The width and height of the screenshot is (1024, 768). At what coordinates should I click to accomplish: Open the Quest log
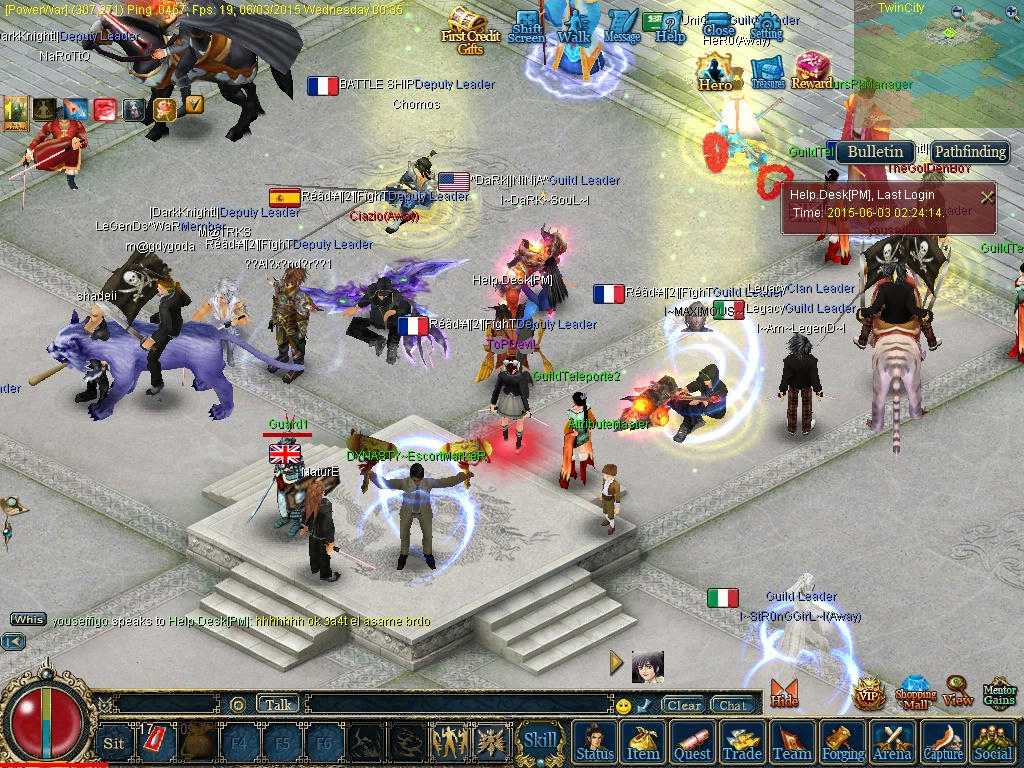click(693, 742)
